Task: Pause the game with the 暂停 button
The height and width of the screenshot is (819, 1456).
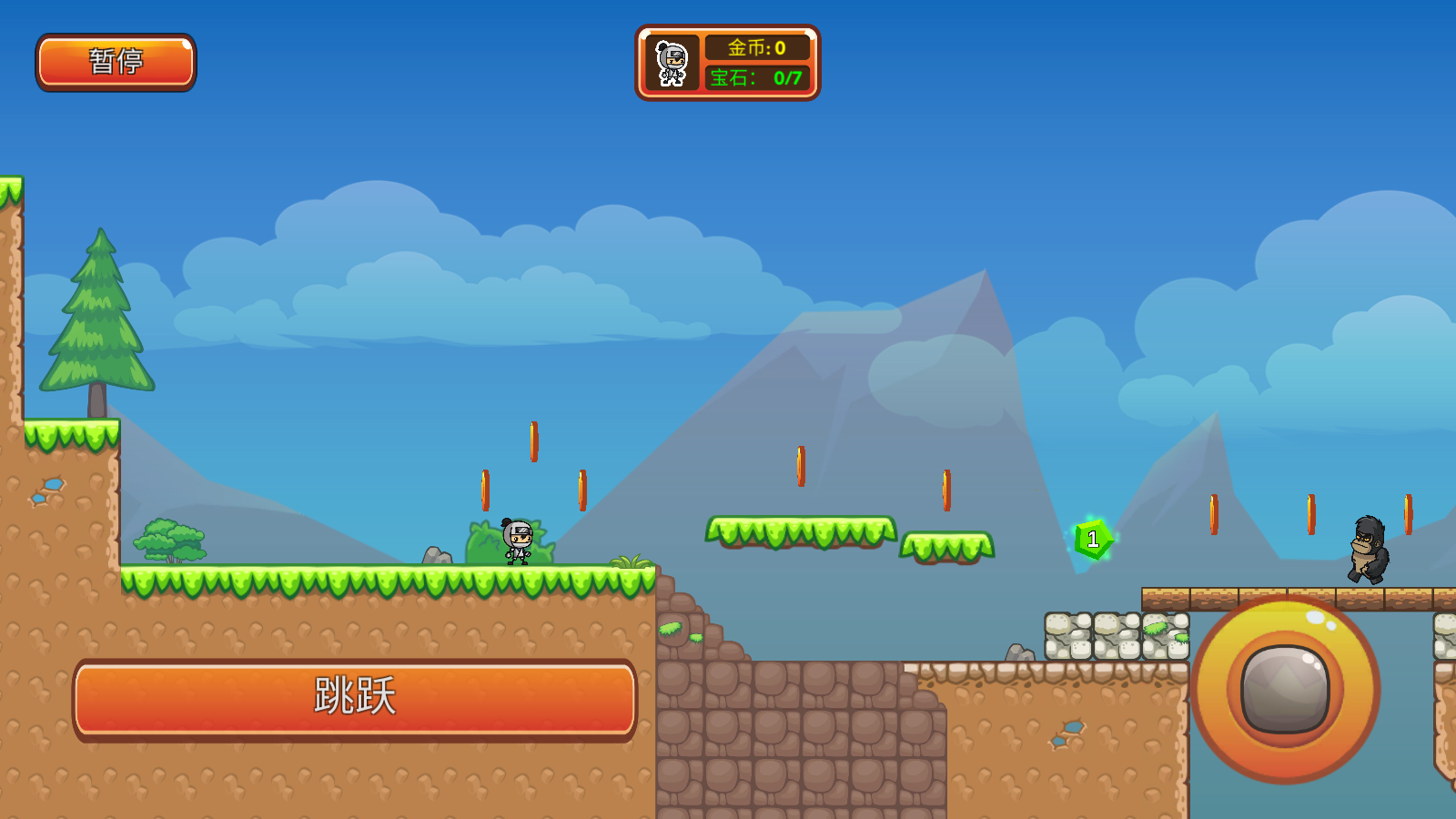Action: 116,62
